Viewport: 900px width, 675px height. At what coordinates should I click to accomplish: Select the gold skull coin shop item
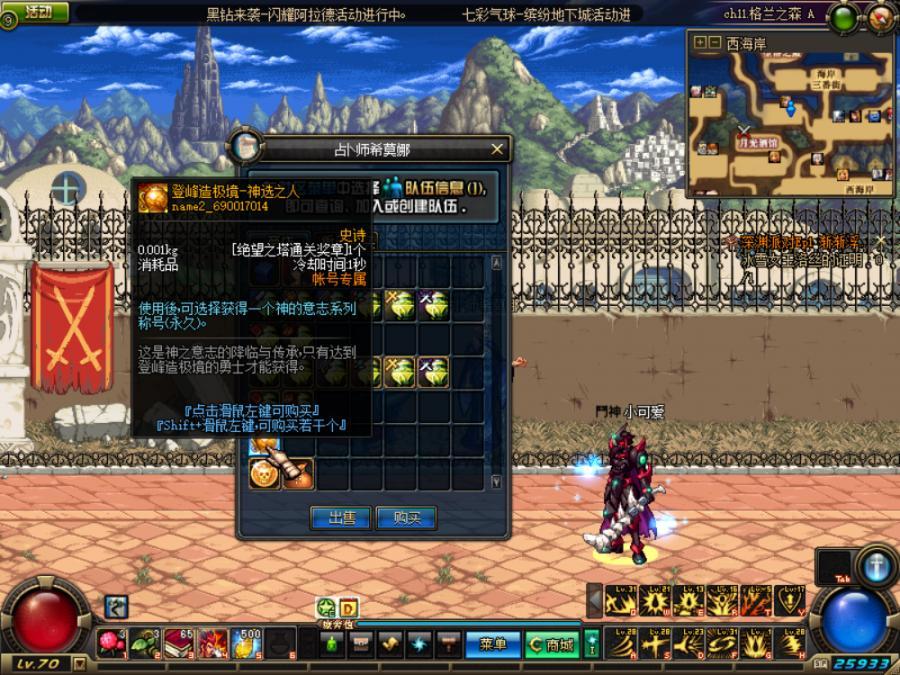[265, 473]
